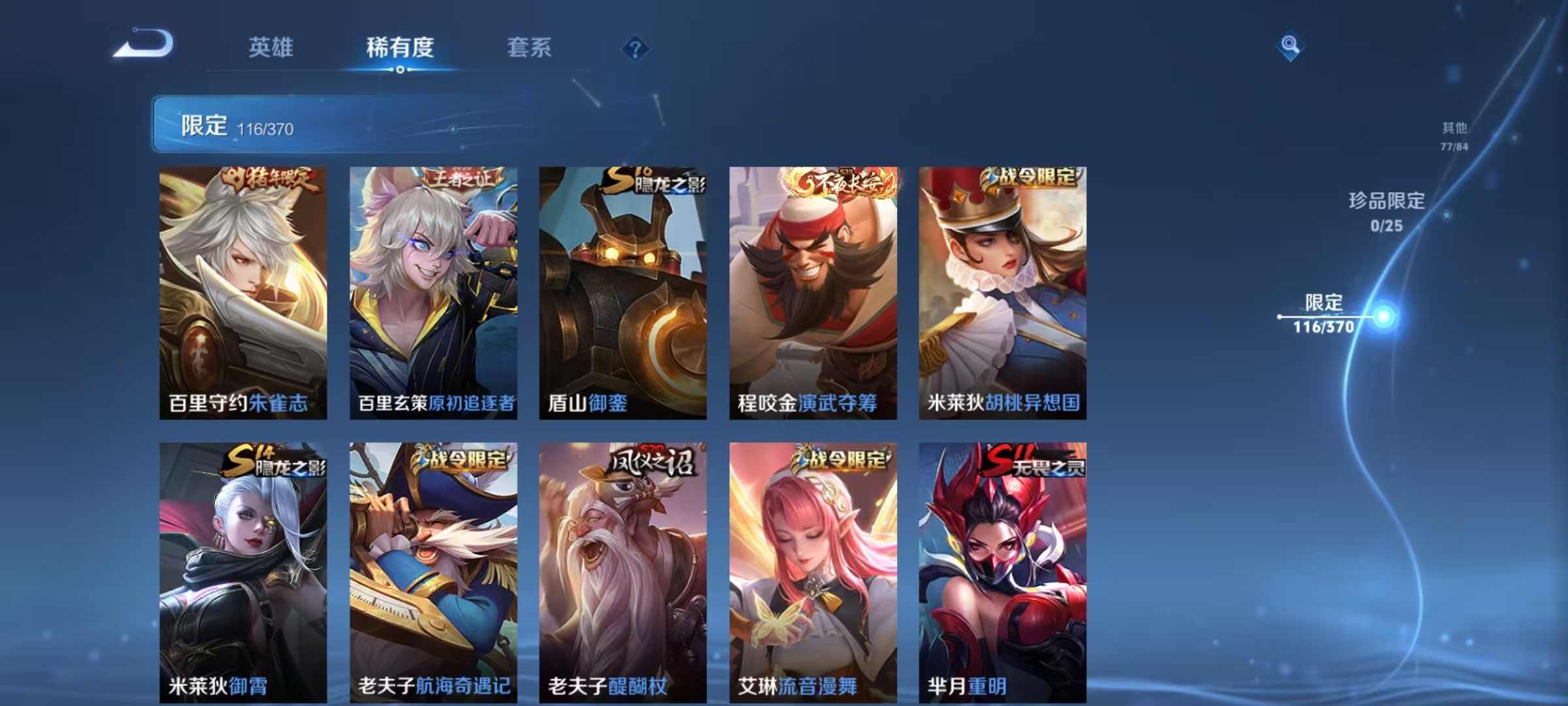Switch to the 套系 tab

click(529, 47)
